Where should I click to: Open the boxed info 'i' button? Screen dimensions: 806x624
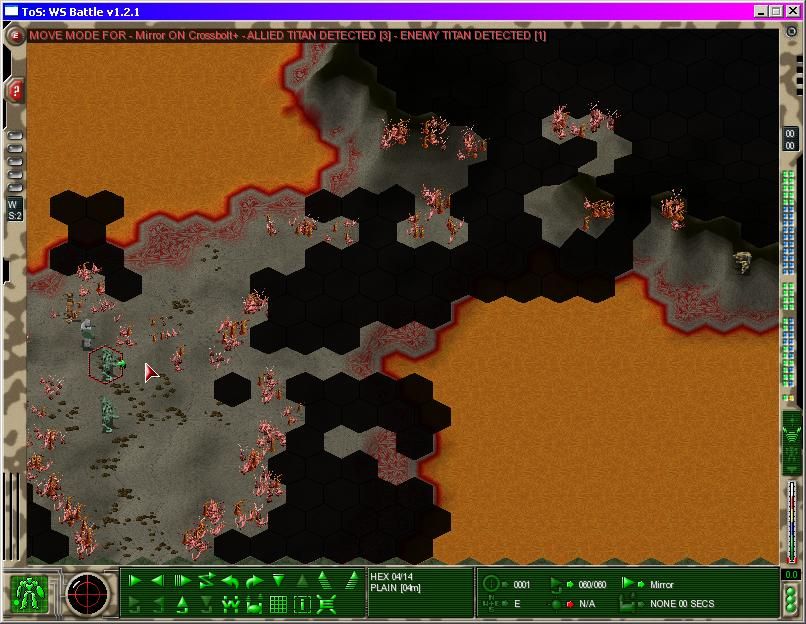tap(302, 604)
